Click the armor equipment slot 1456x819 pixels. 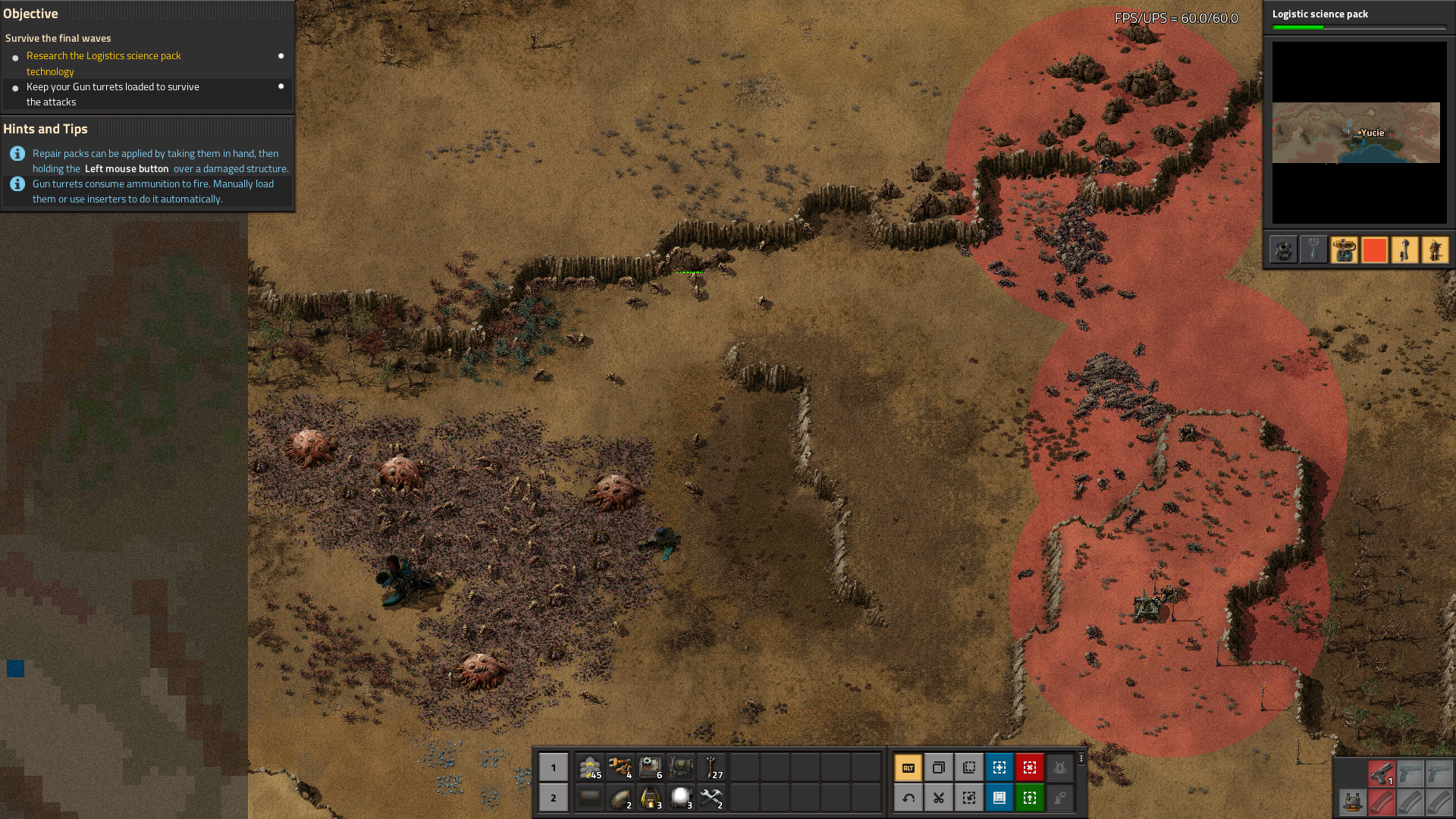tap(1351, 802)
